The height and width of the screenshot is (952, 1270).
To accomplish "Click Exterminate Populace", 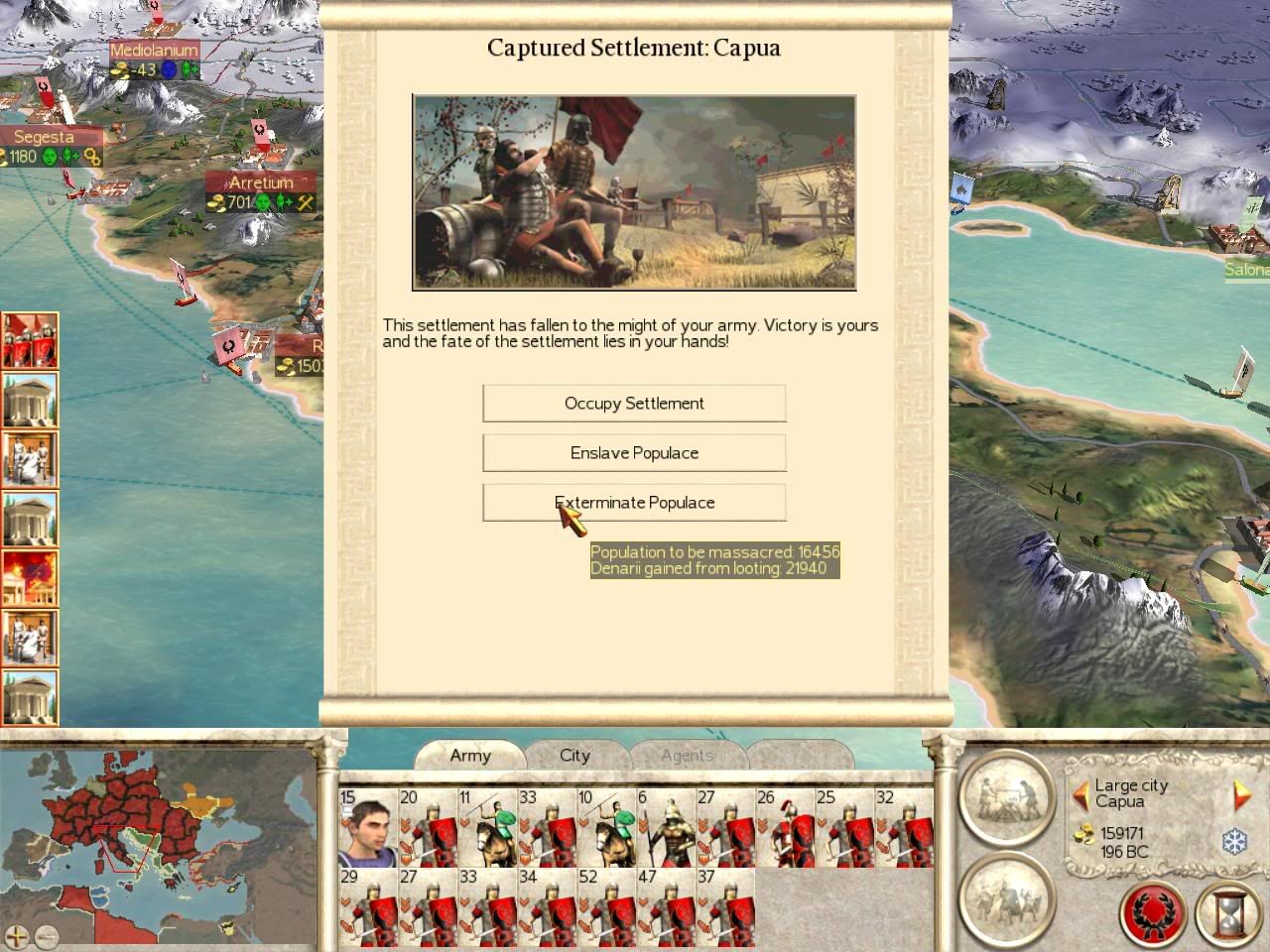I will click(x=634, y=503).
